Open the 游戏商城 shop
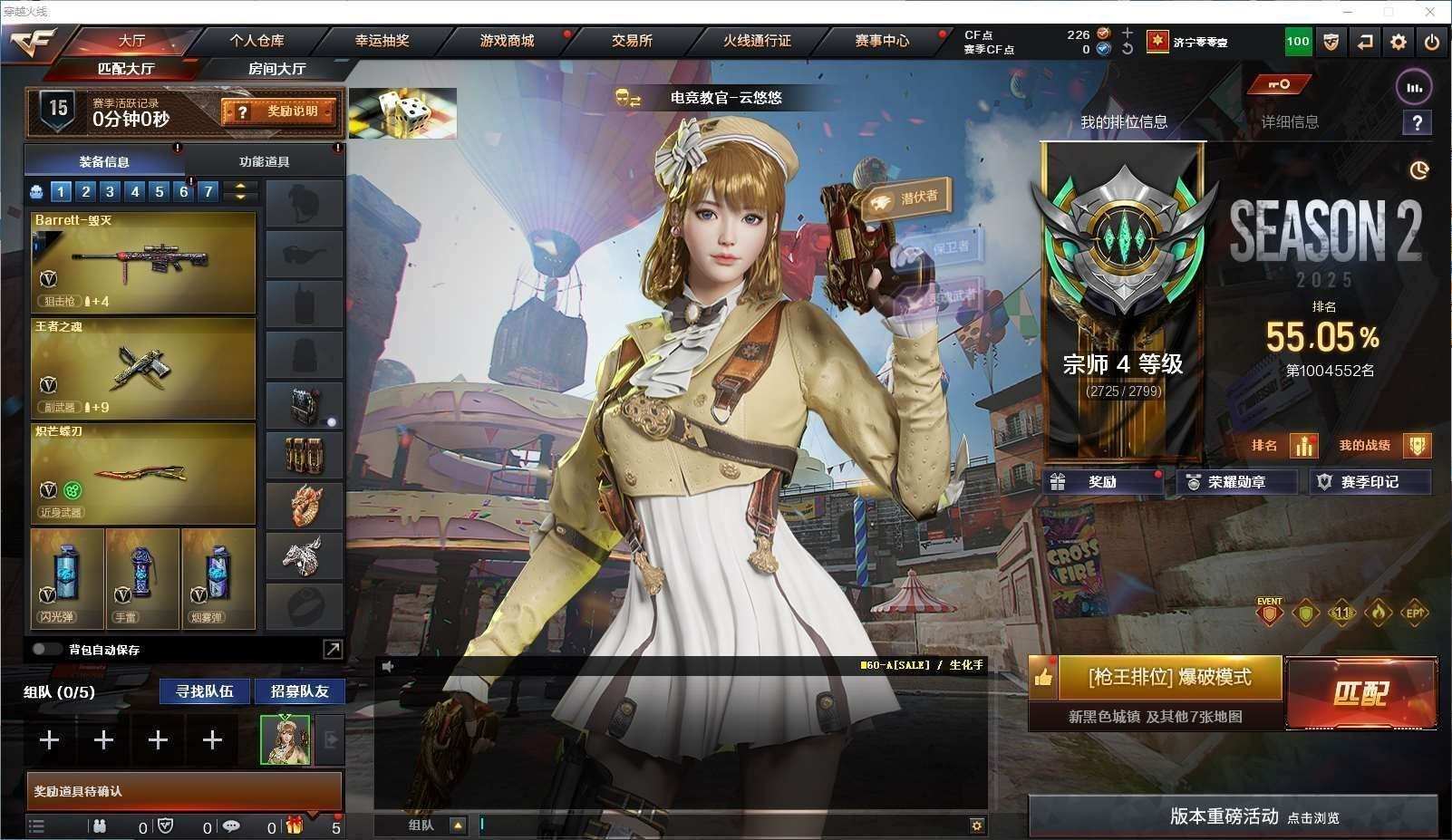Image resolution: width=1452 pixels, height=840 pixels. [507, 41]
